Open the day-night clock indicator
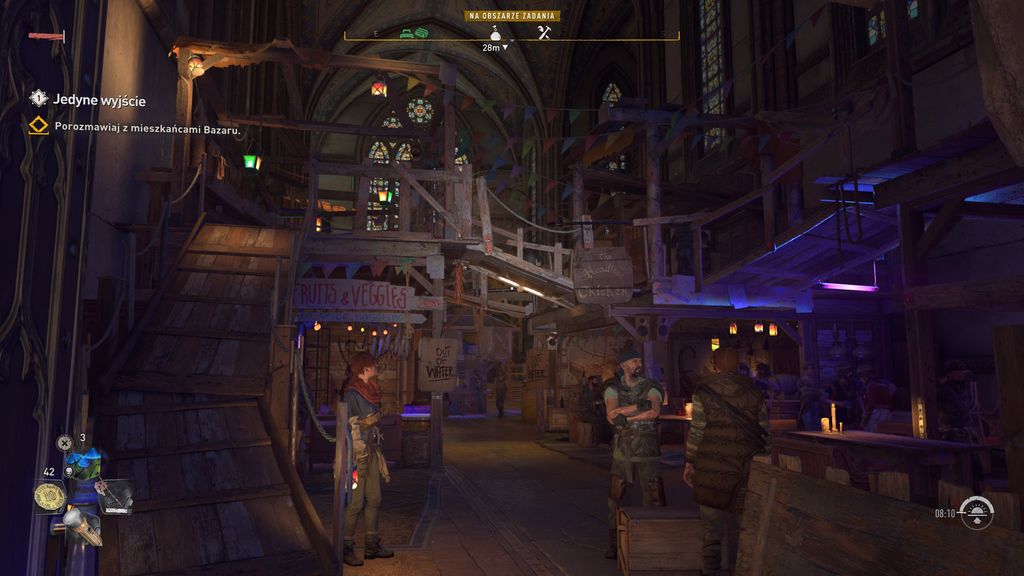Screen dimensions: 1024x576 pos(976,513)
